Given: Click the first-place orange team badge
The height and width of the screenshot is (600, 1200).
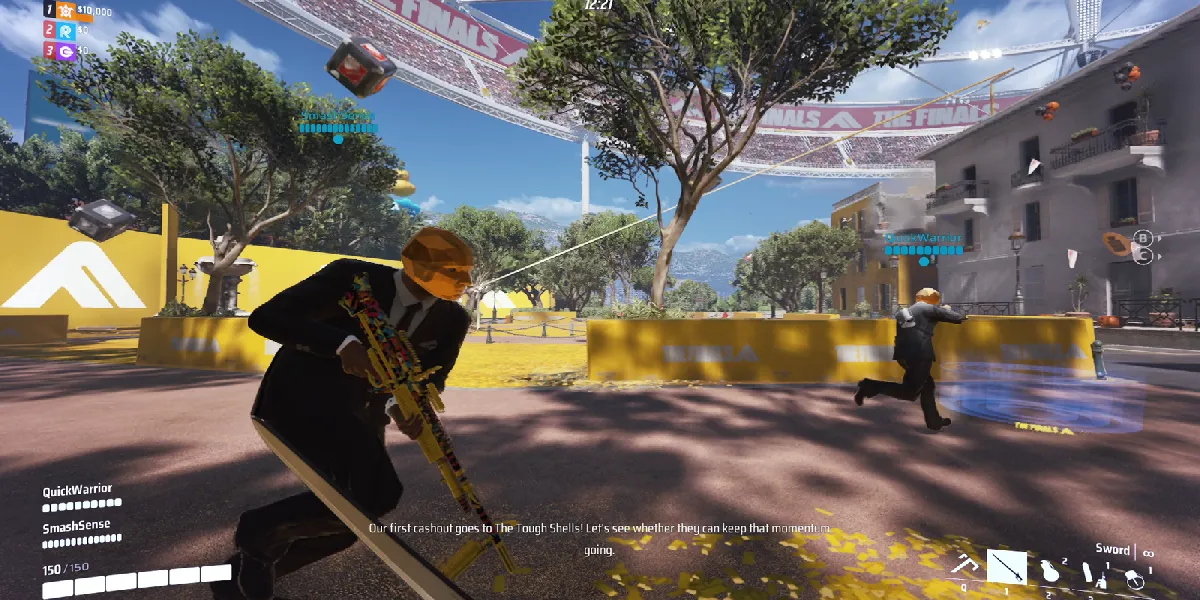Looking at the screenshot, I should 66,11.
